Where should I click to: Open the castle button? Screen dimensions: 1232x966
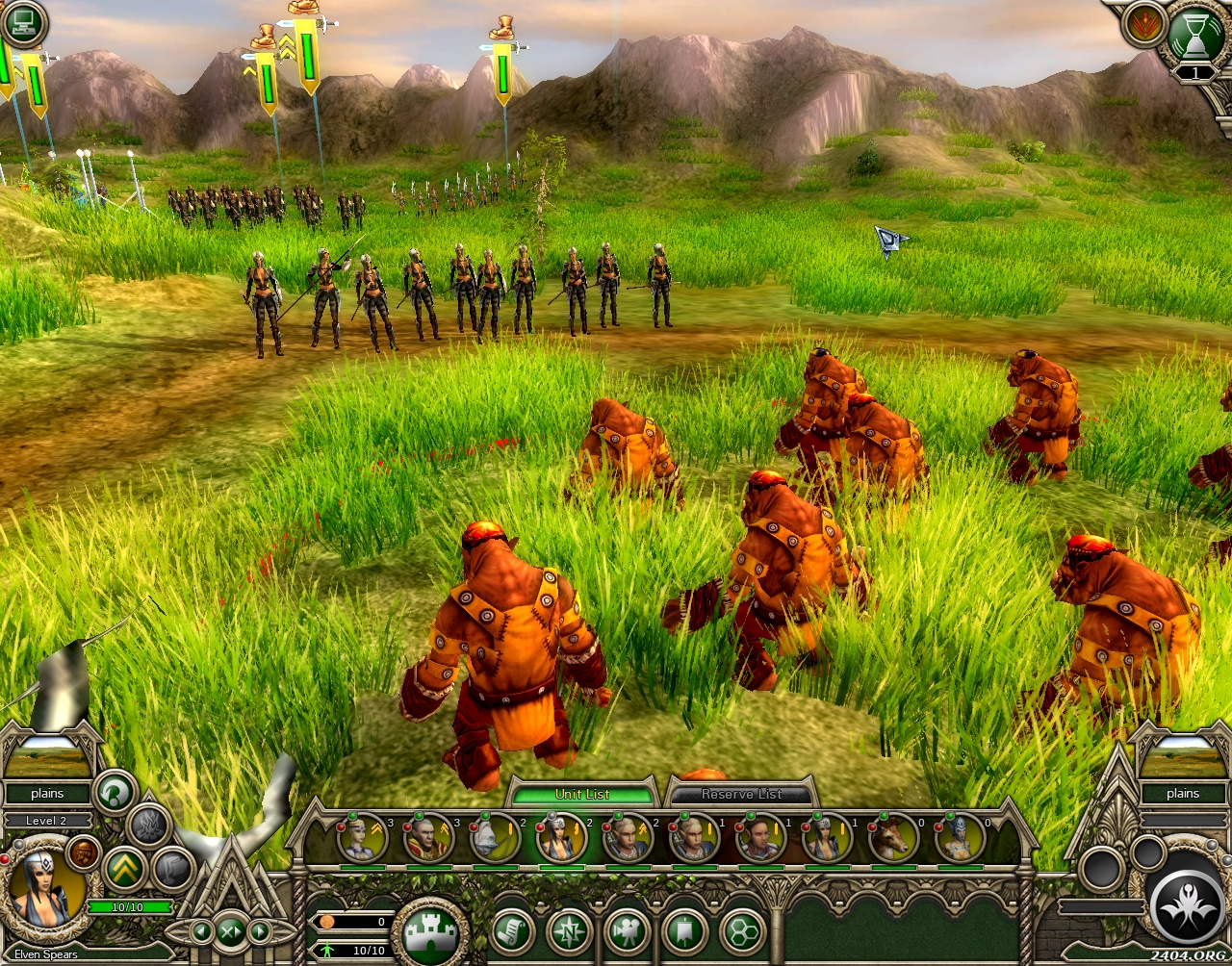click(429, 931)
